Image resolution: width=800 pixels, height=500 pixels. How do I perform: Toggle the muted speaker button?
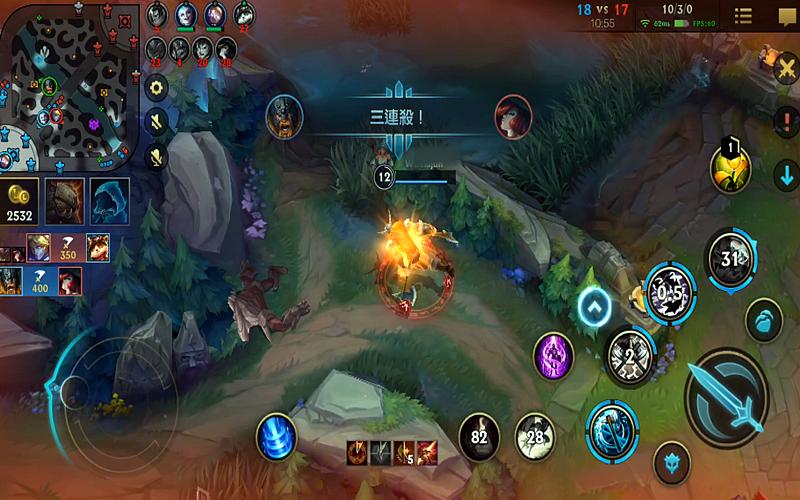click(x=156, y=122)
